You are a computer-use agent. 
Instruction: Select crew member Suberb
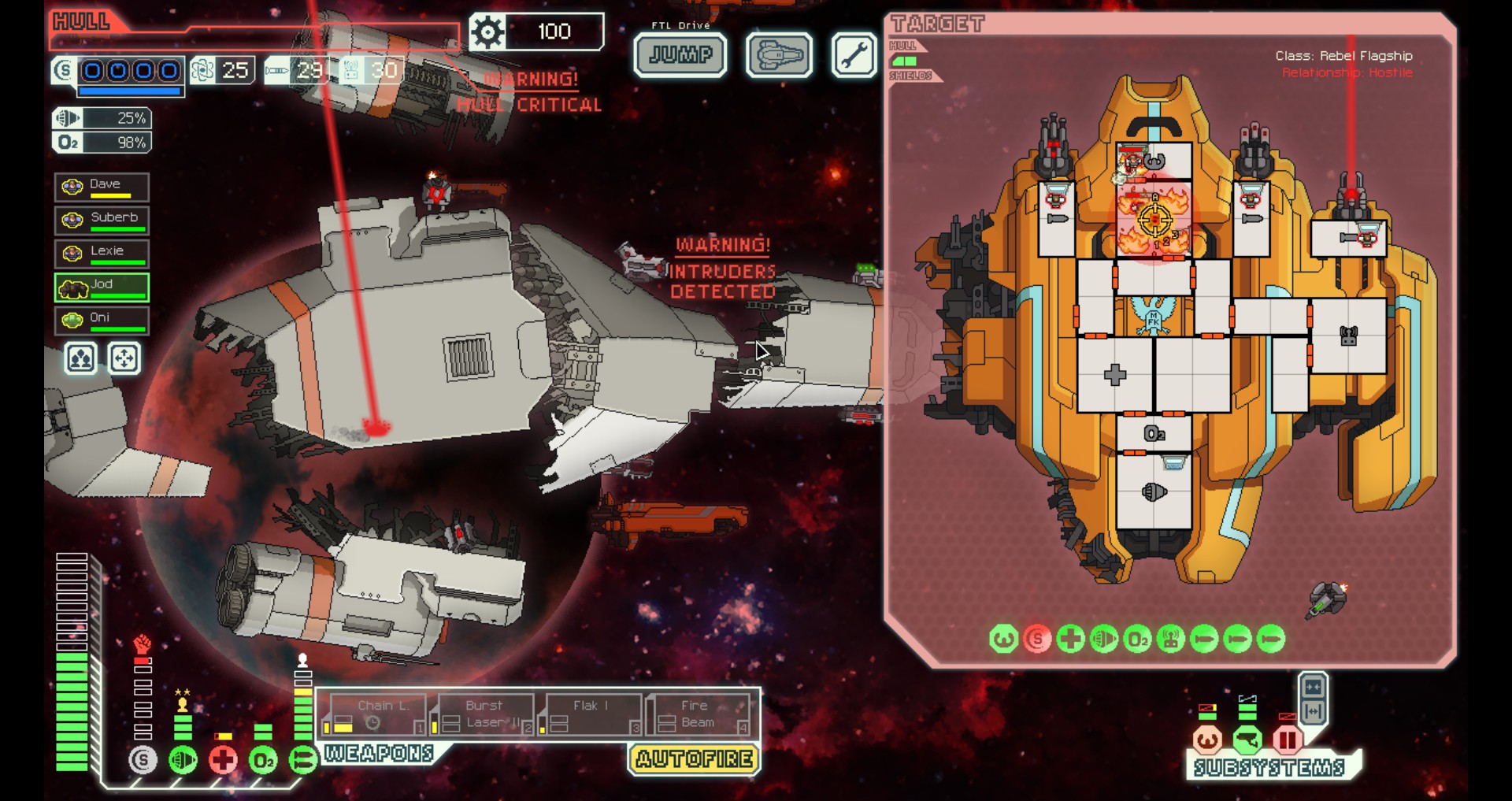click(x=102, y=220)
